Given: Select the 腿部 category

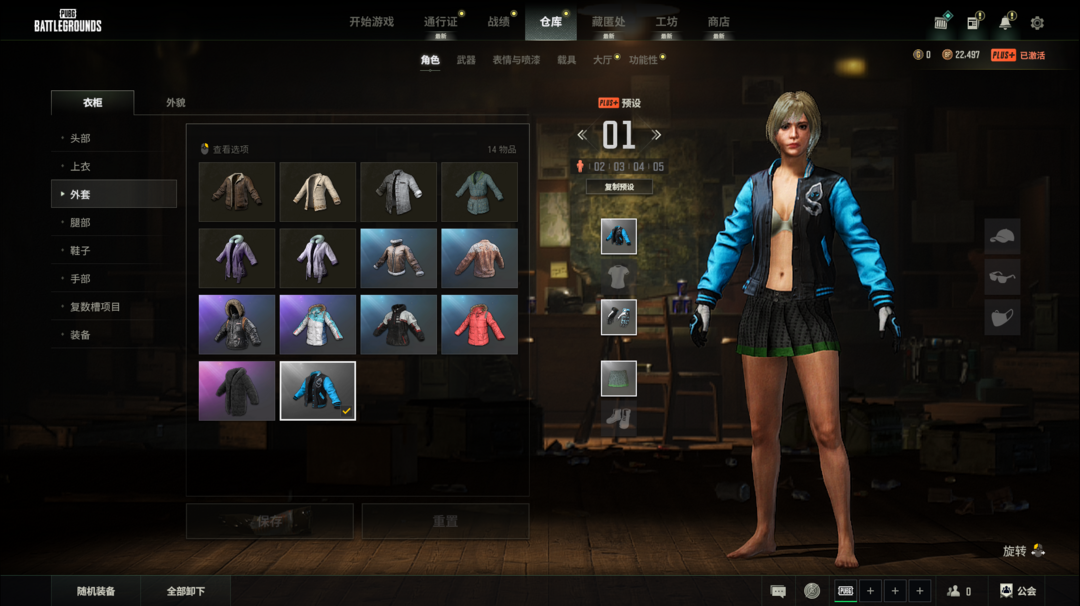Looking at the screenshot, I should 80,222.
